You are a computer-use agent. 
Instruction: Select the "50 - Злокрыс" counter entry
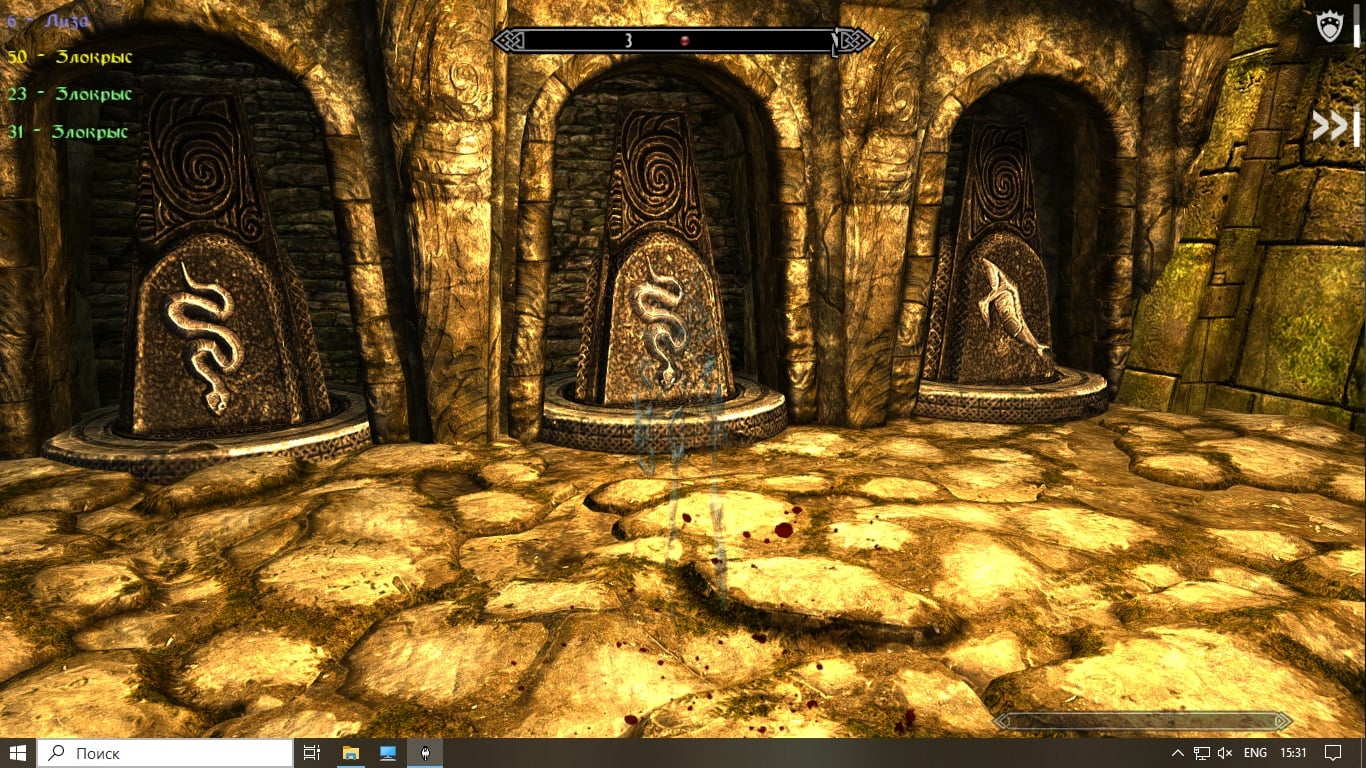(x=70, y=57)
